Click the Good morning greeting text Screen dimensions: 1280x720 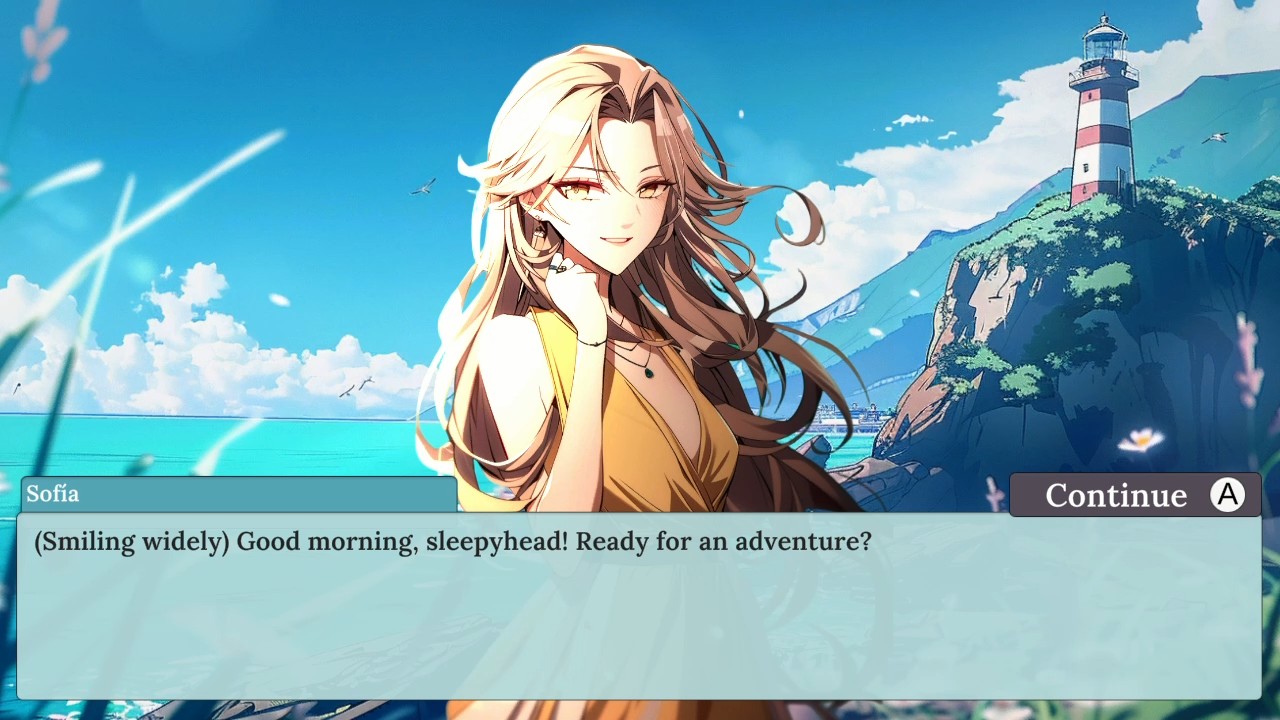tap(330, 540)
